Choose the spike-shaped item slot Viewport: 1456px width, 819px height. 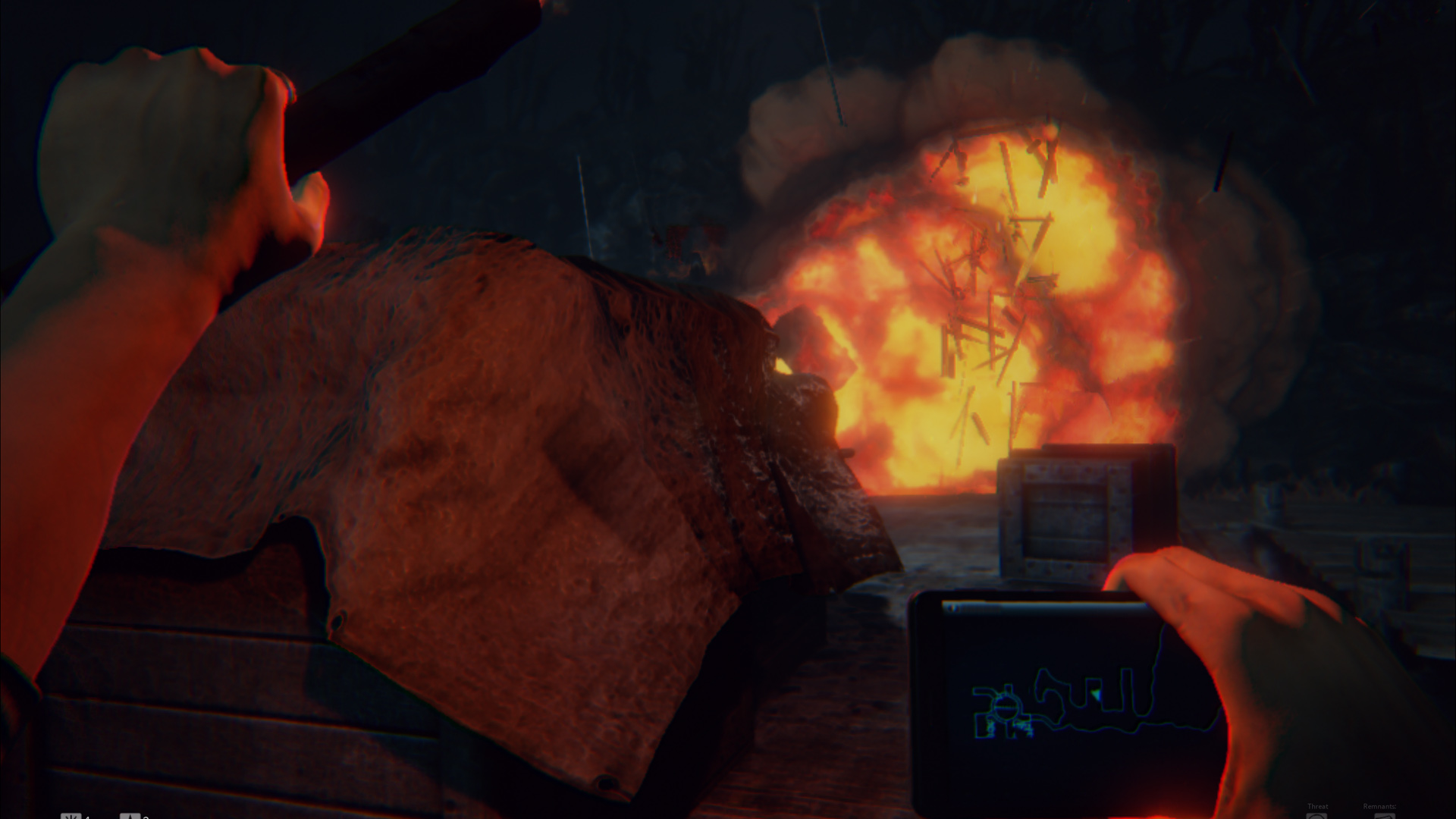point(130,816)
